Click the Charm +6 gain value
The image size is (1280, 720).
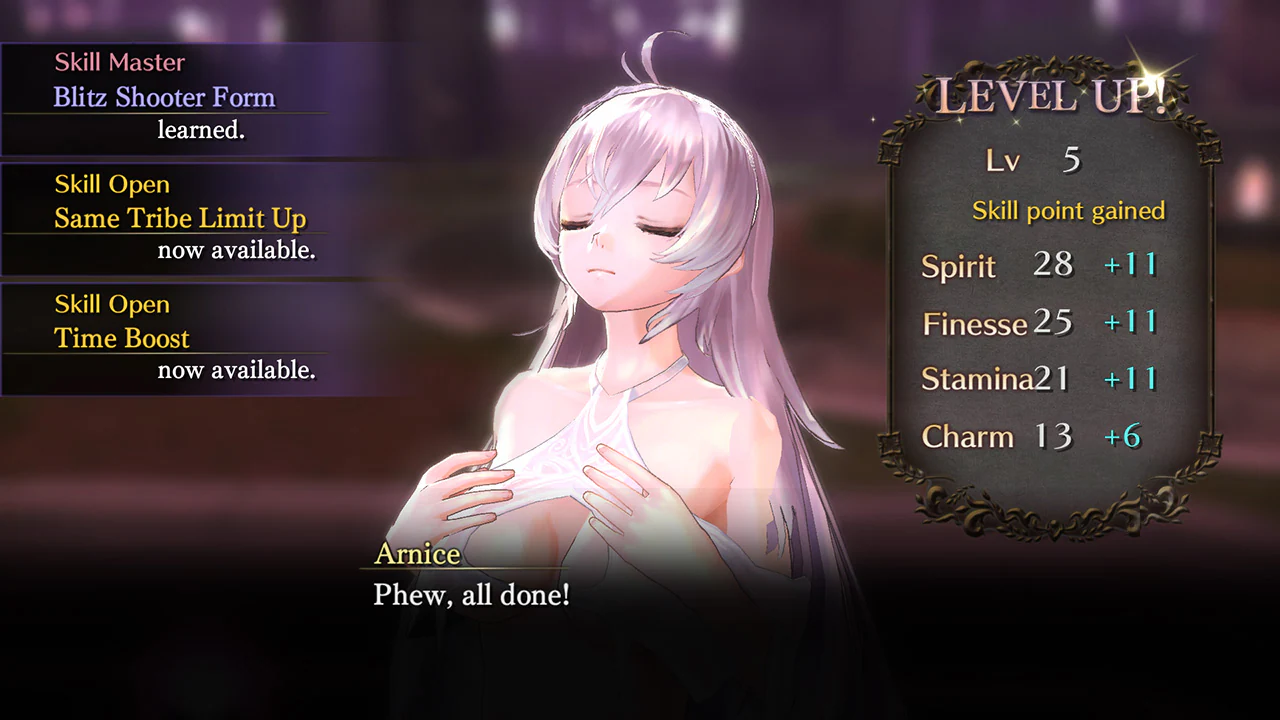click(x=1123, y=437)
